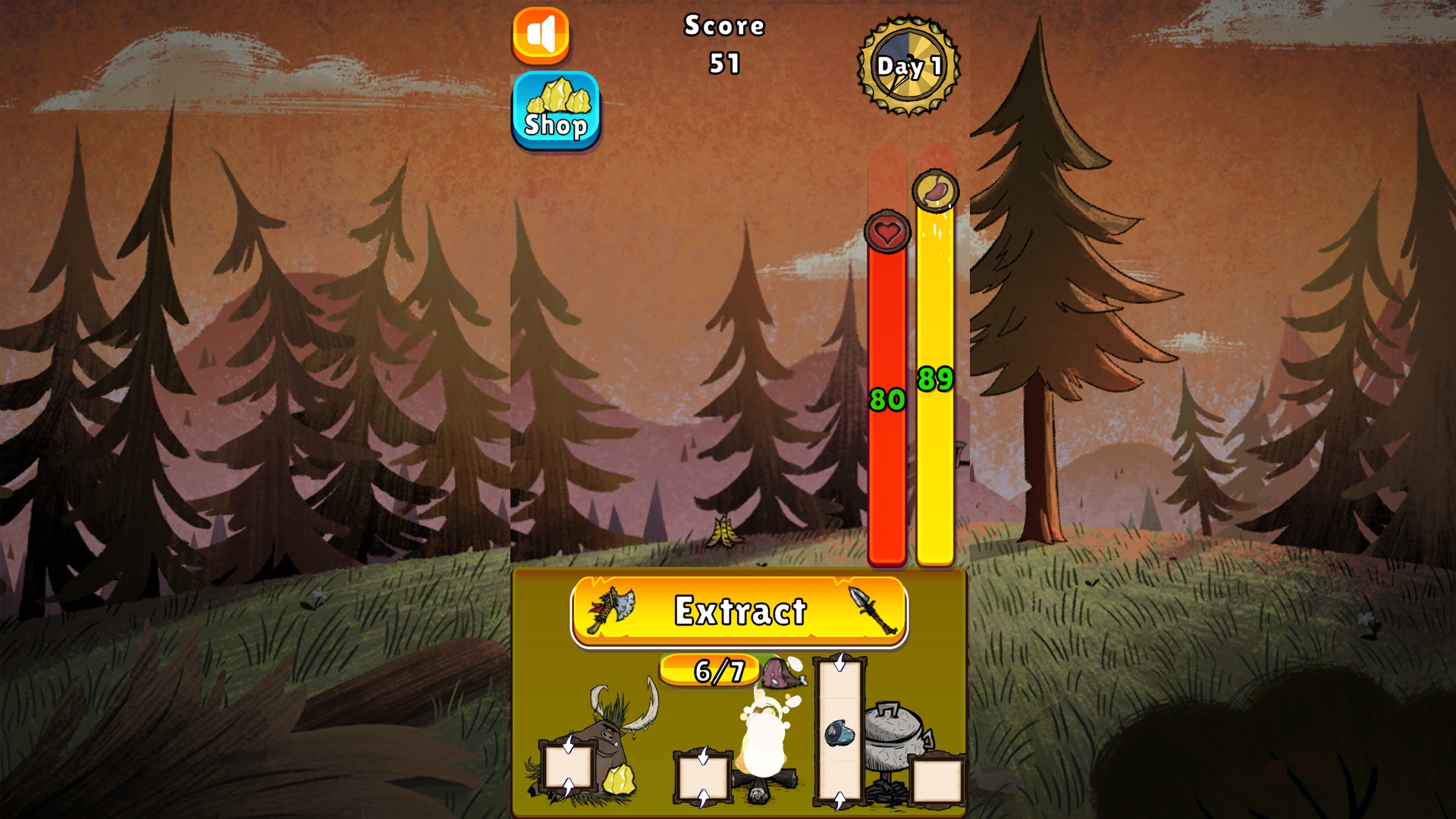Tap the meat hunger indicator
The width and height of the screenshot is (1456, 819).
[934, 192]
